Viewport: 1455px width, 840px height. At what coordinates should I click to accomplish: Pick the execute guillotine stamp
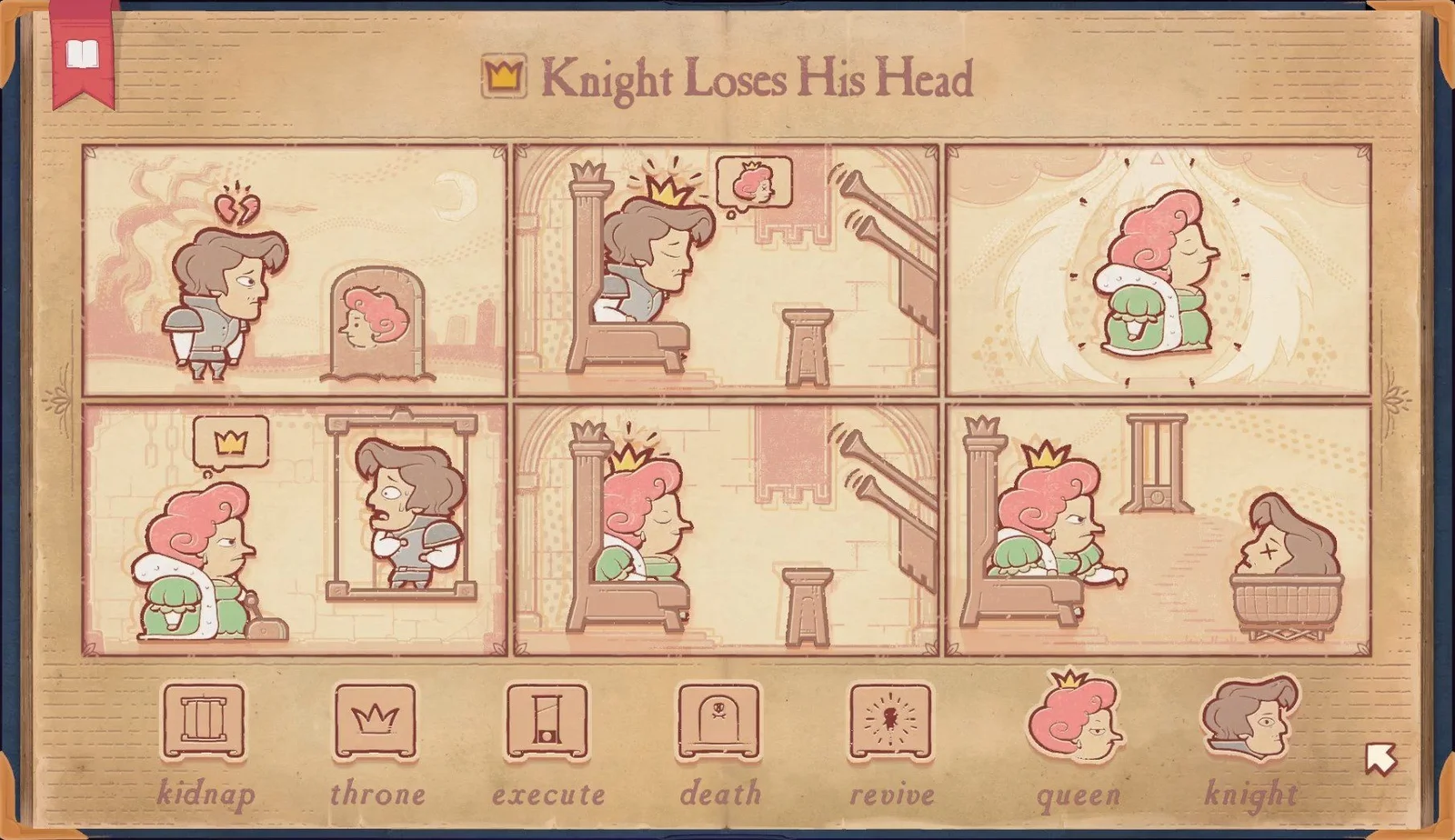(x=547, y=723)
